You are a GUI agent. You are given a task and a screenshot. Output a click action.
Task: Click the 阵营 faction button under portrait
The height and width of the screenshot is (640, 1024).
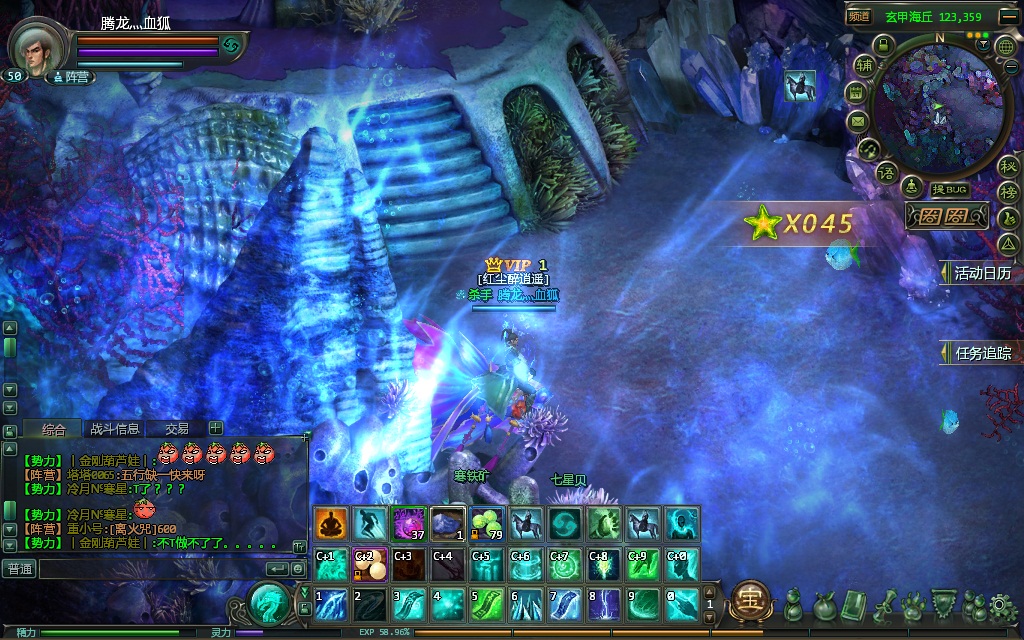[x=71, y=76]
